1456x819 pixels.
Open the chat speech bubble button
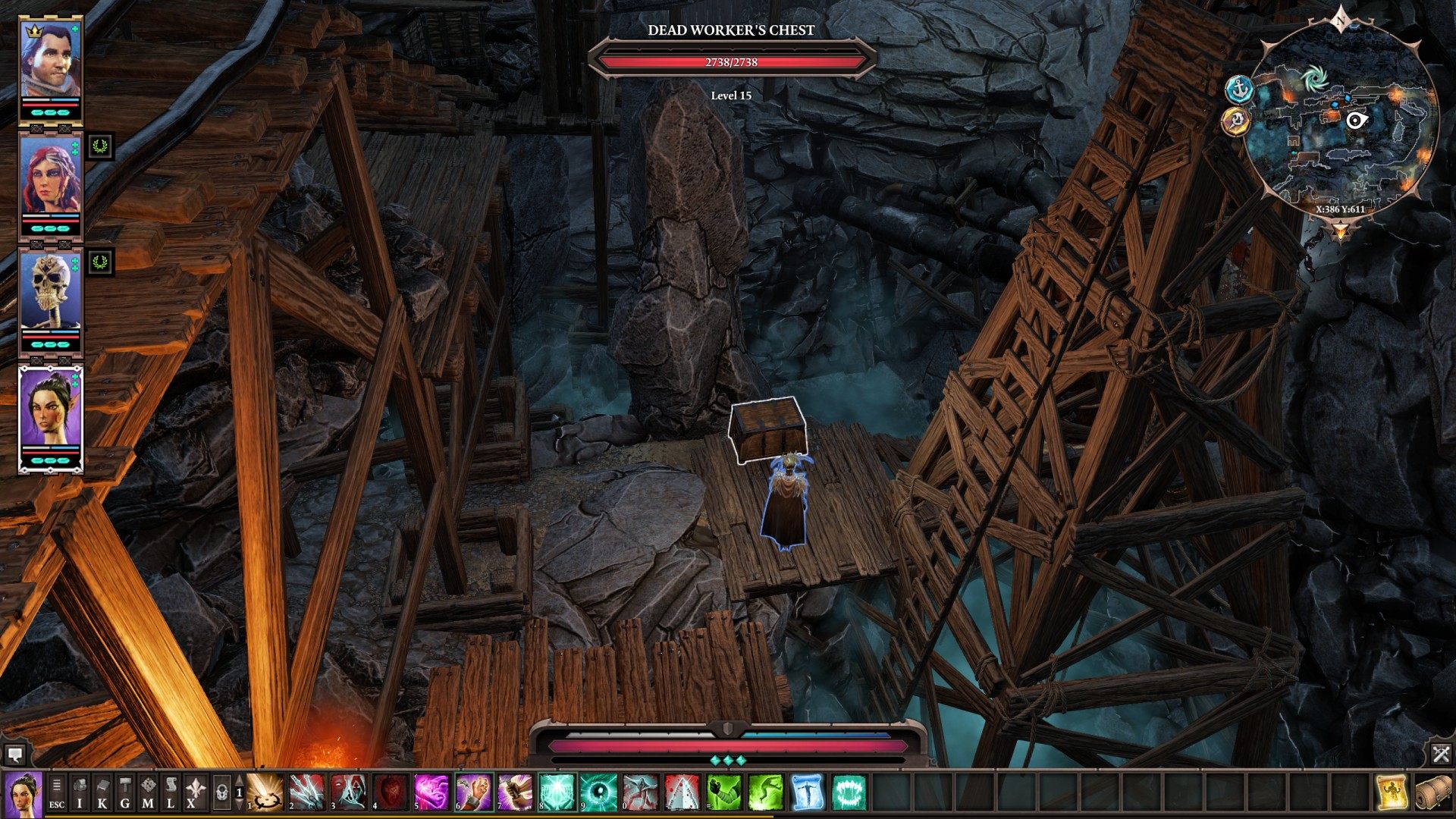pyautogui.click(x=14, y=755)
